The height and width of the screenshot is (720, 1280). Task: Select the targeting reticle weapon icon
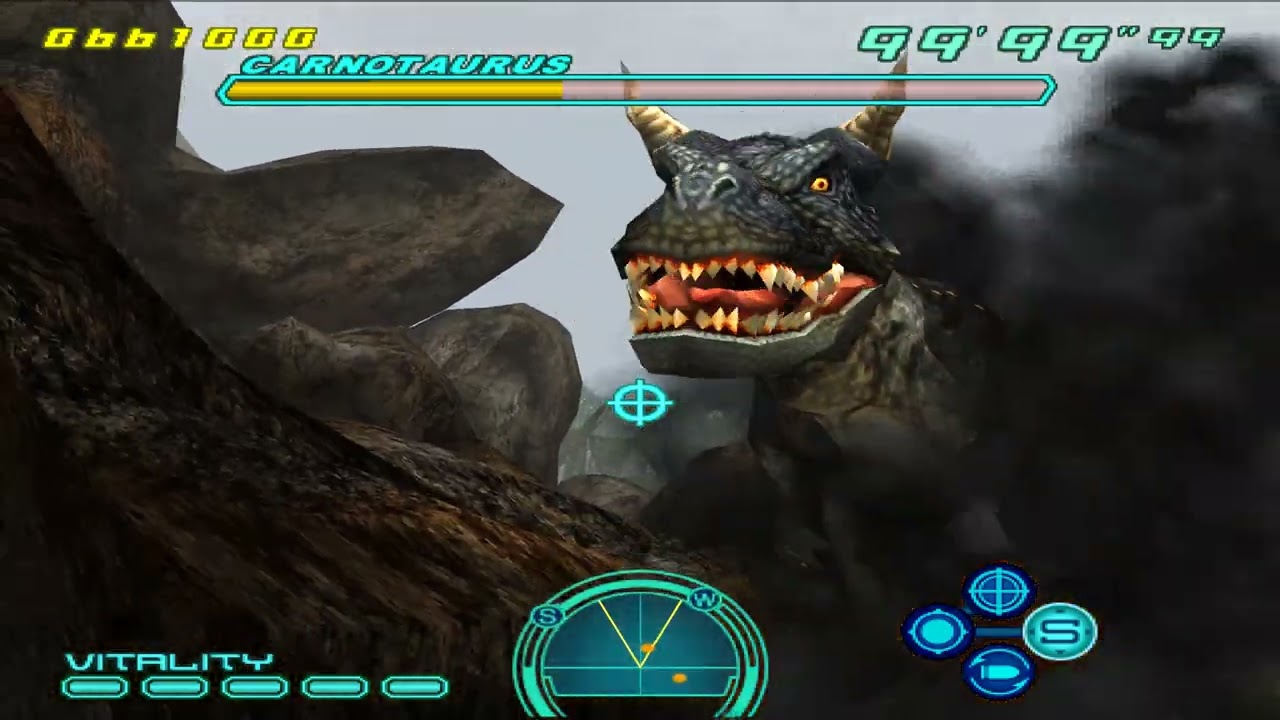click(x=998, y=592)
